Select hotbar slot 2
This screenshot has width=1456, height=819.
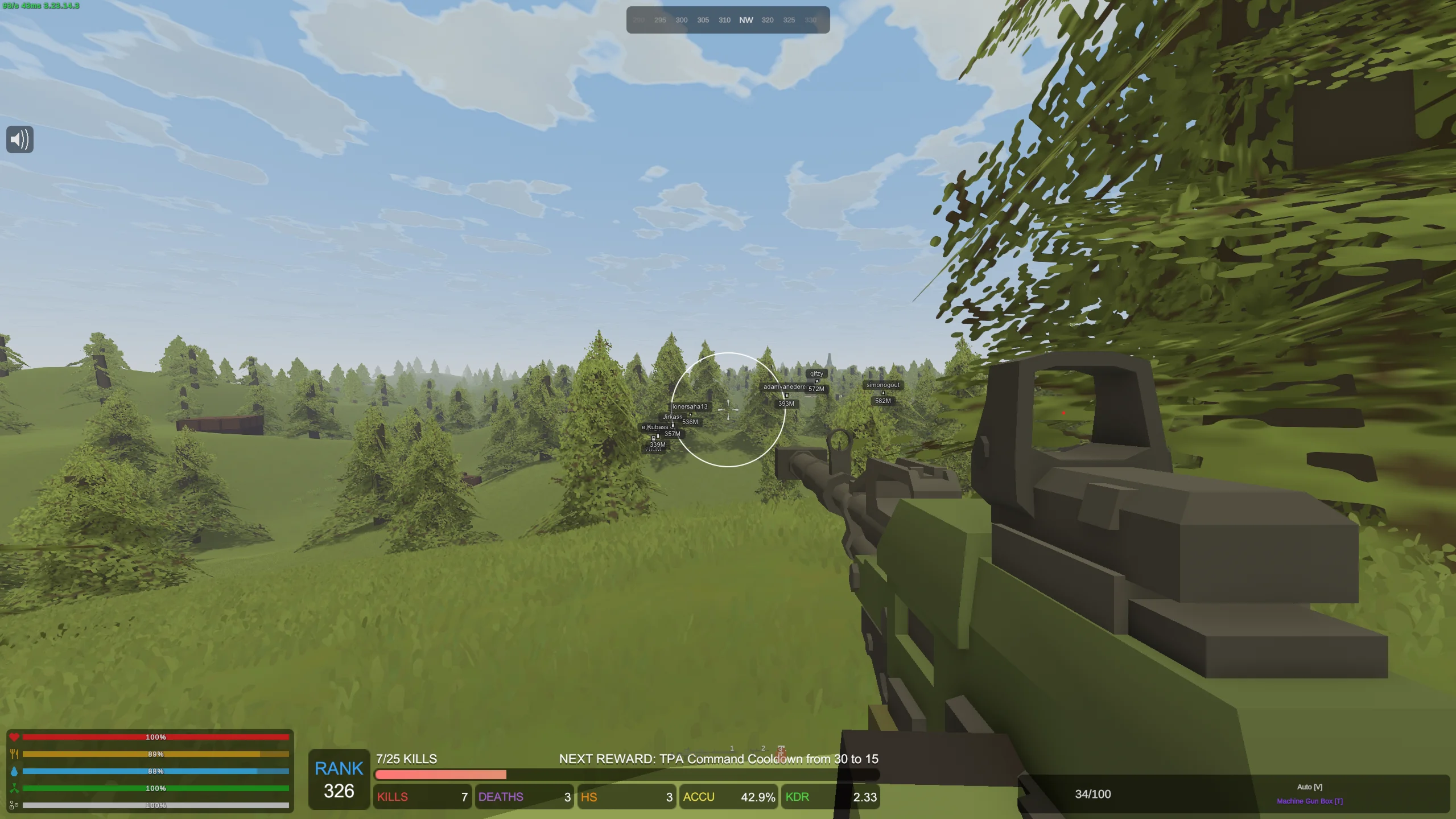tap(762, 749)
